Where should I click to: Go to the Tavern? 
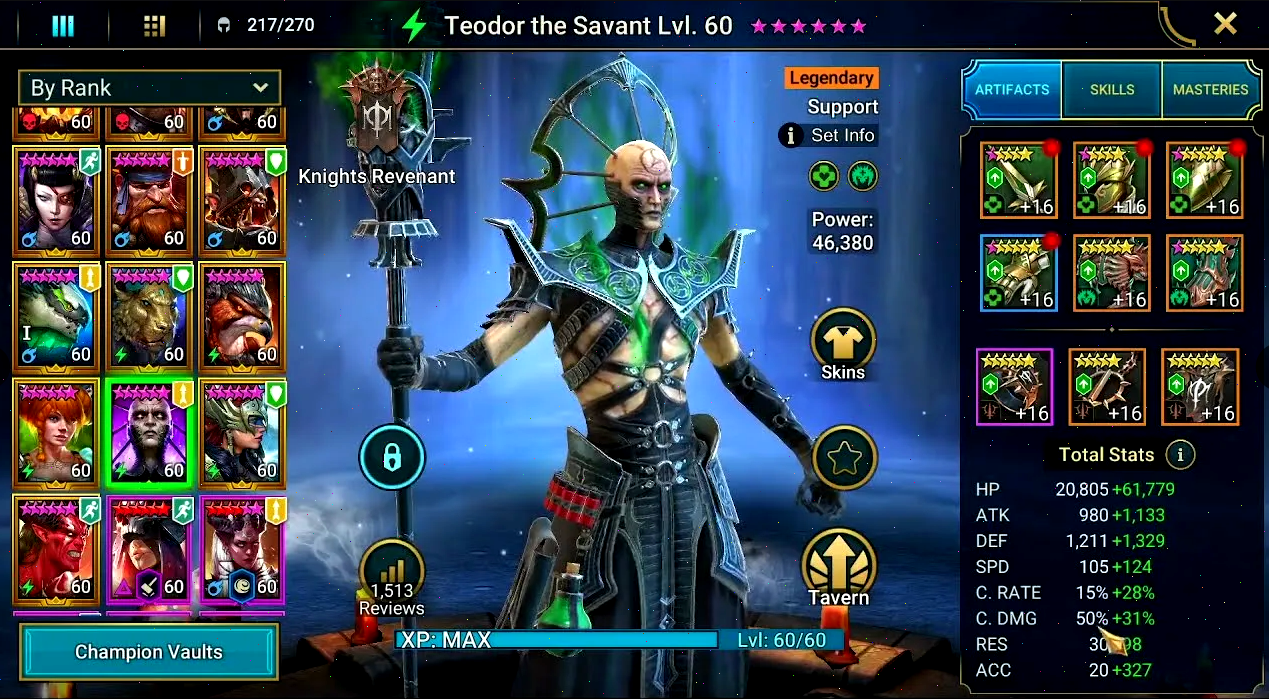[839, 567]
